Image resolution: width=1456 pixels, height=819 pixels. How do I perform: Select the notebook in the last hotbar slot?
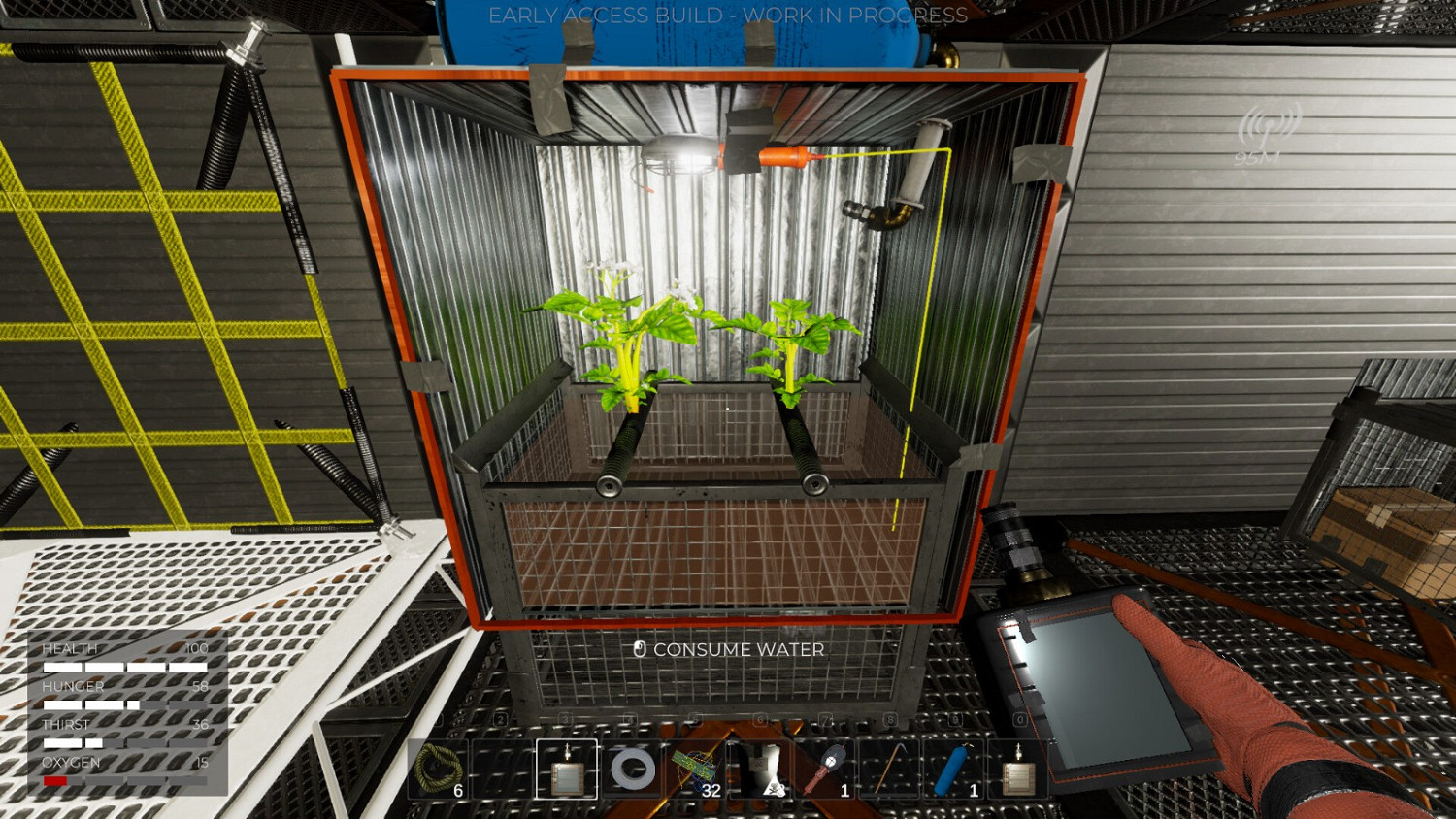pyautogui.click(x=1018, y=767)
